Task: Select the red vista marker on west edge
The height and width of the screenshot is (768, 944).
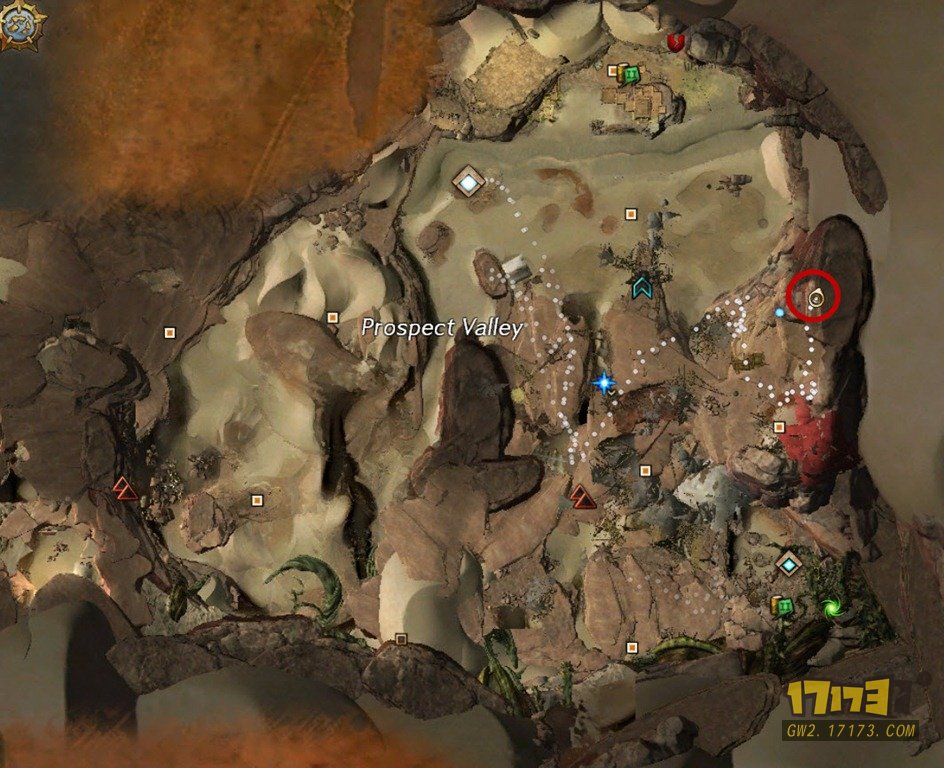Action: tap(124, 487)
